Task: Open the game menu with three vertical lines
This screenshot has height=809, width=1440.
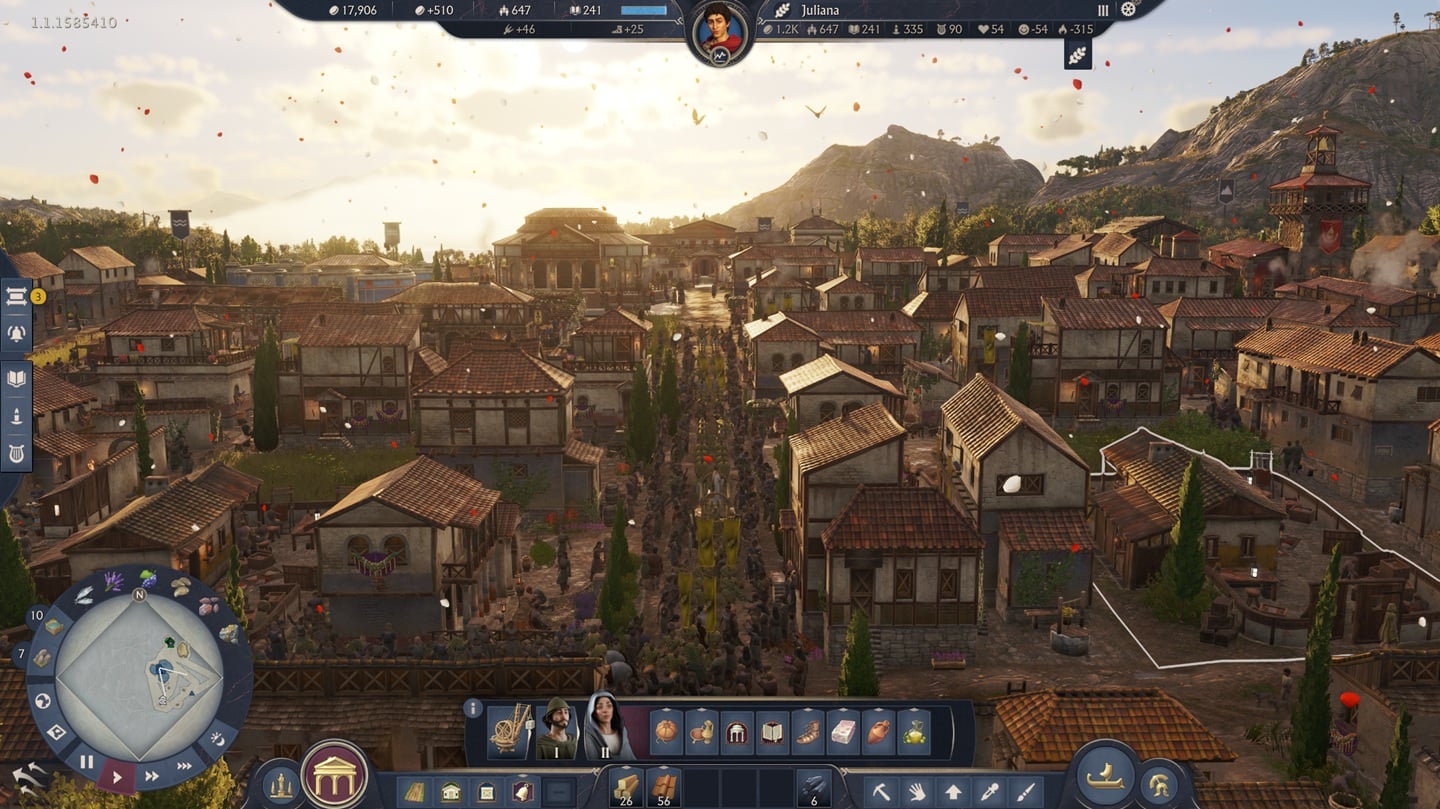Action: click(x=1103, y=11)
